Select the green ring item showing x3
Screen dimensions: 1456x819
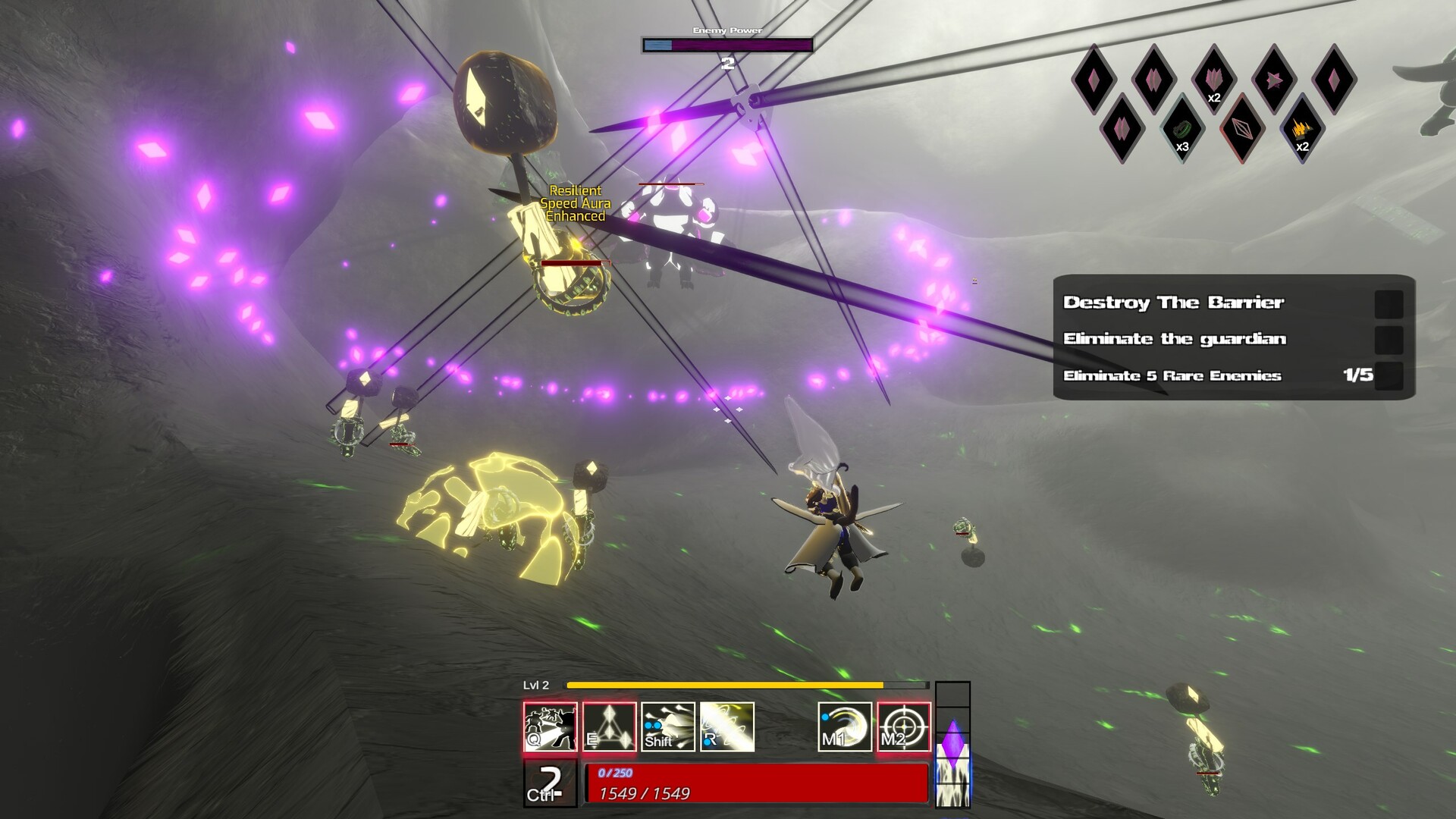pyautogui.click(x=1181, y=130)
